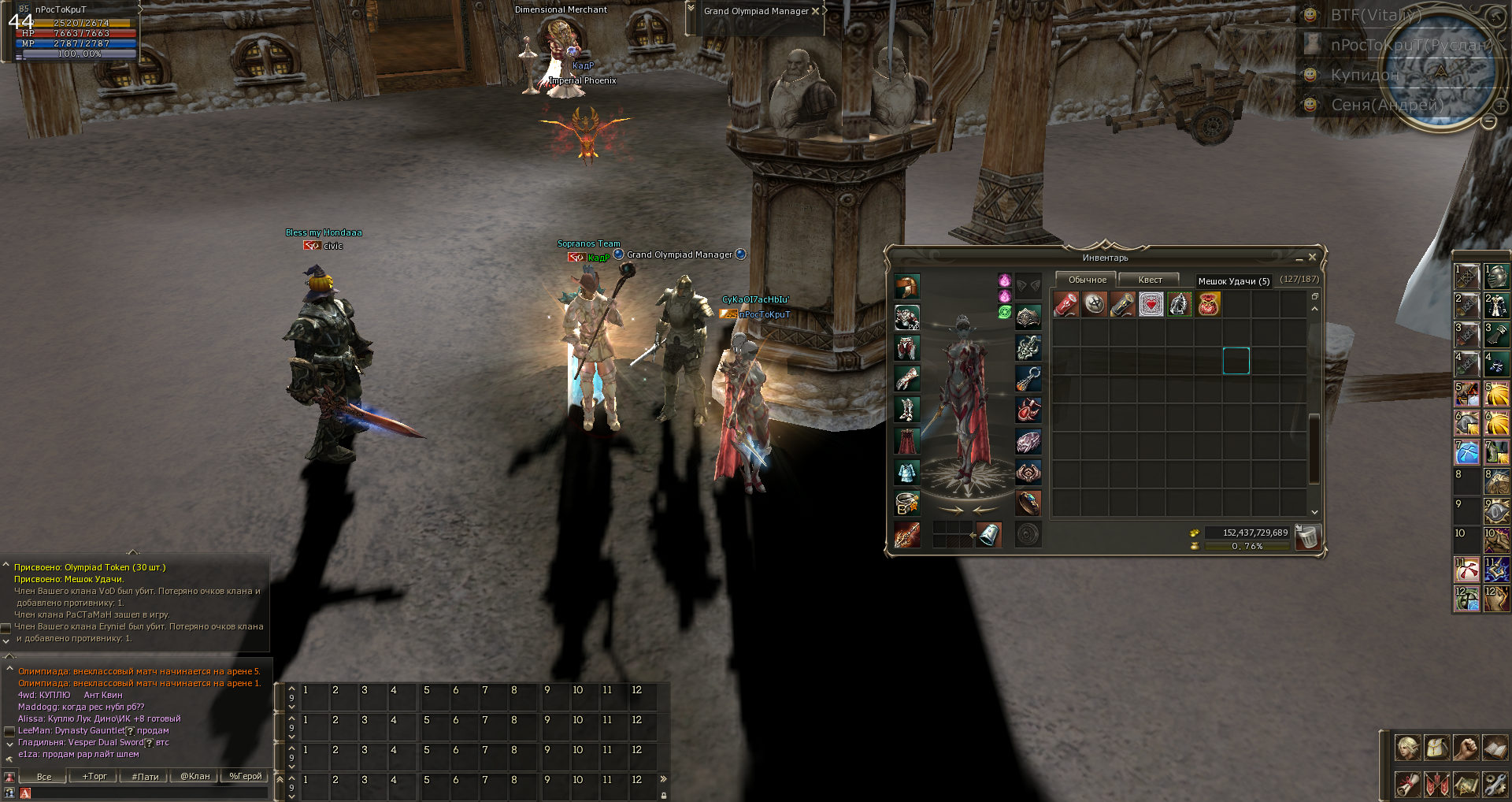Open system settings with wrench-and-gear icon
Screen dimensions: 1512x802
tap(1494, 784)
